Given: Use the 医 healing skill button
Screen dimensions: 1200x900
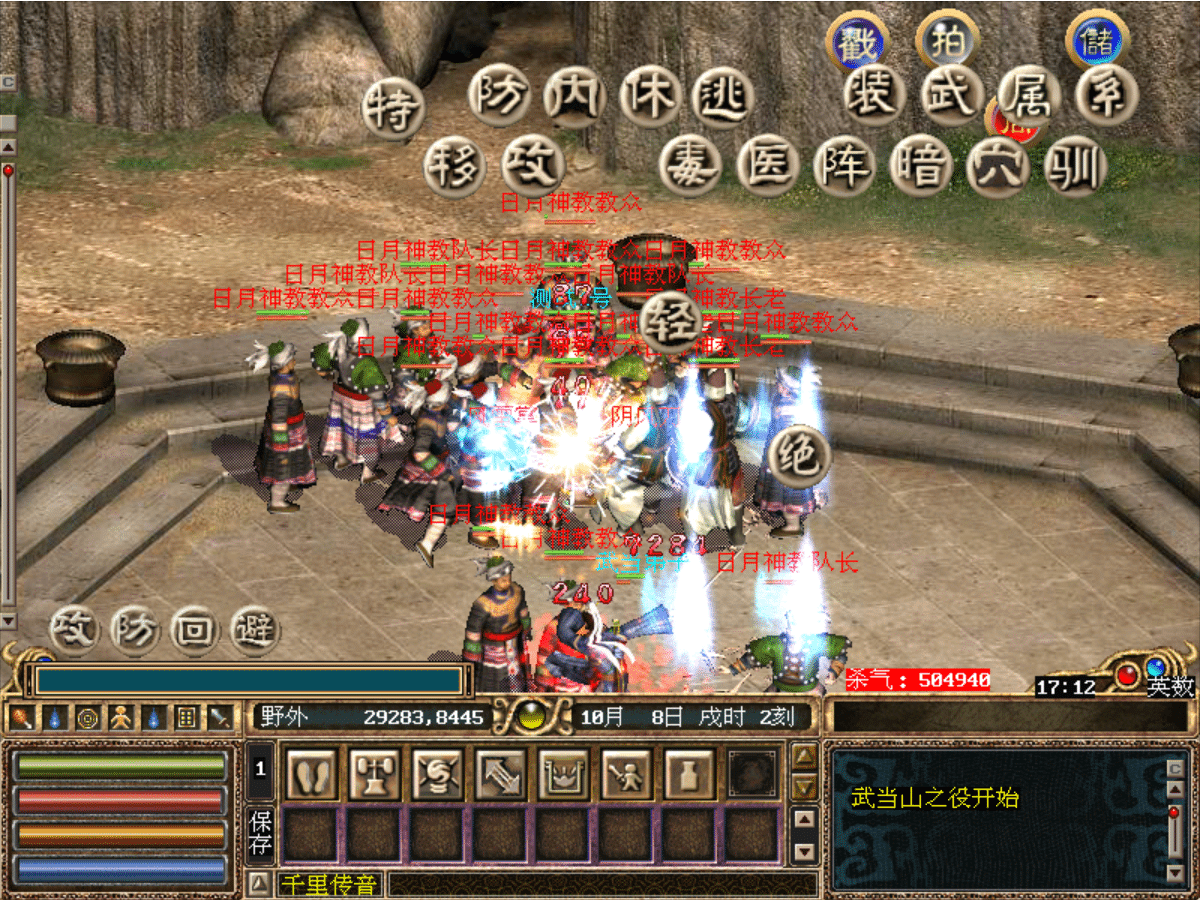Looking at the screenshot, I should pos(767,166).
